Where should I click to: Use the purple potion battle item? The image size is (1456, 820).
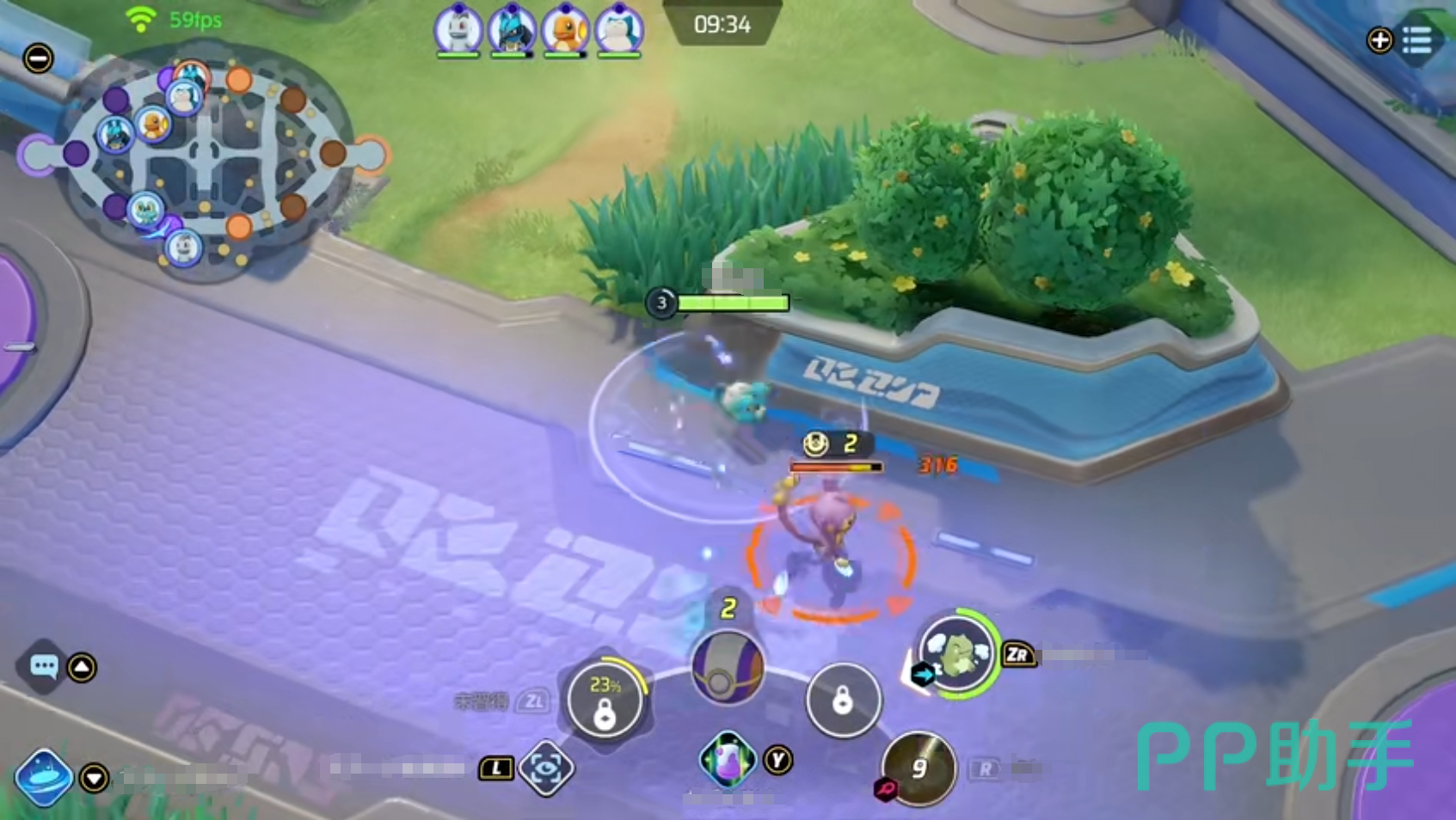[728, 759]
